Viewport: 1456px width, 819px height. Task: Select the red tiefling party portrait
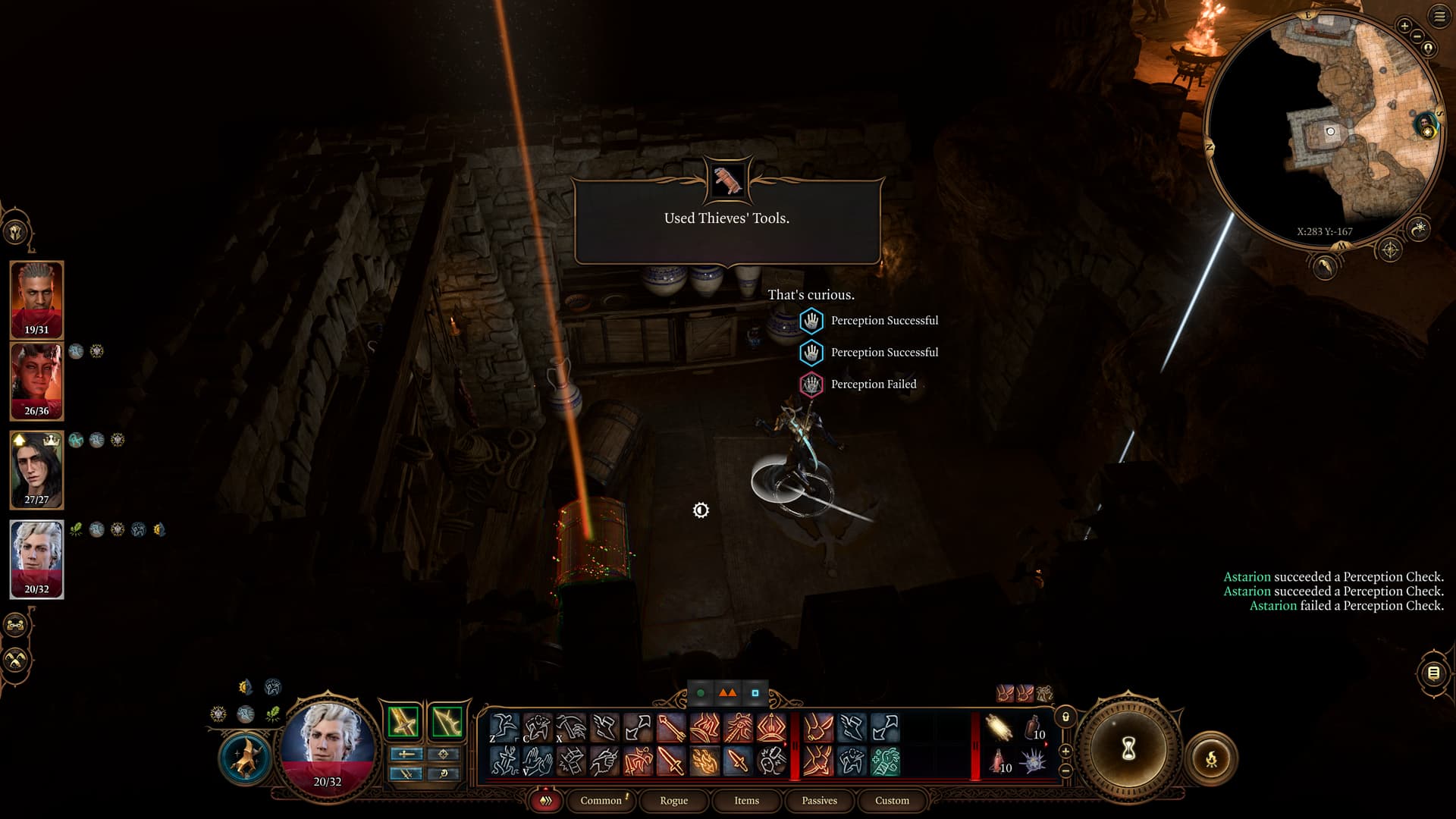point(36,381)
